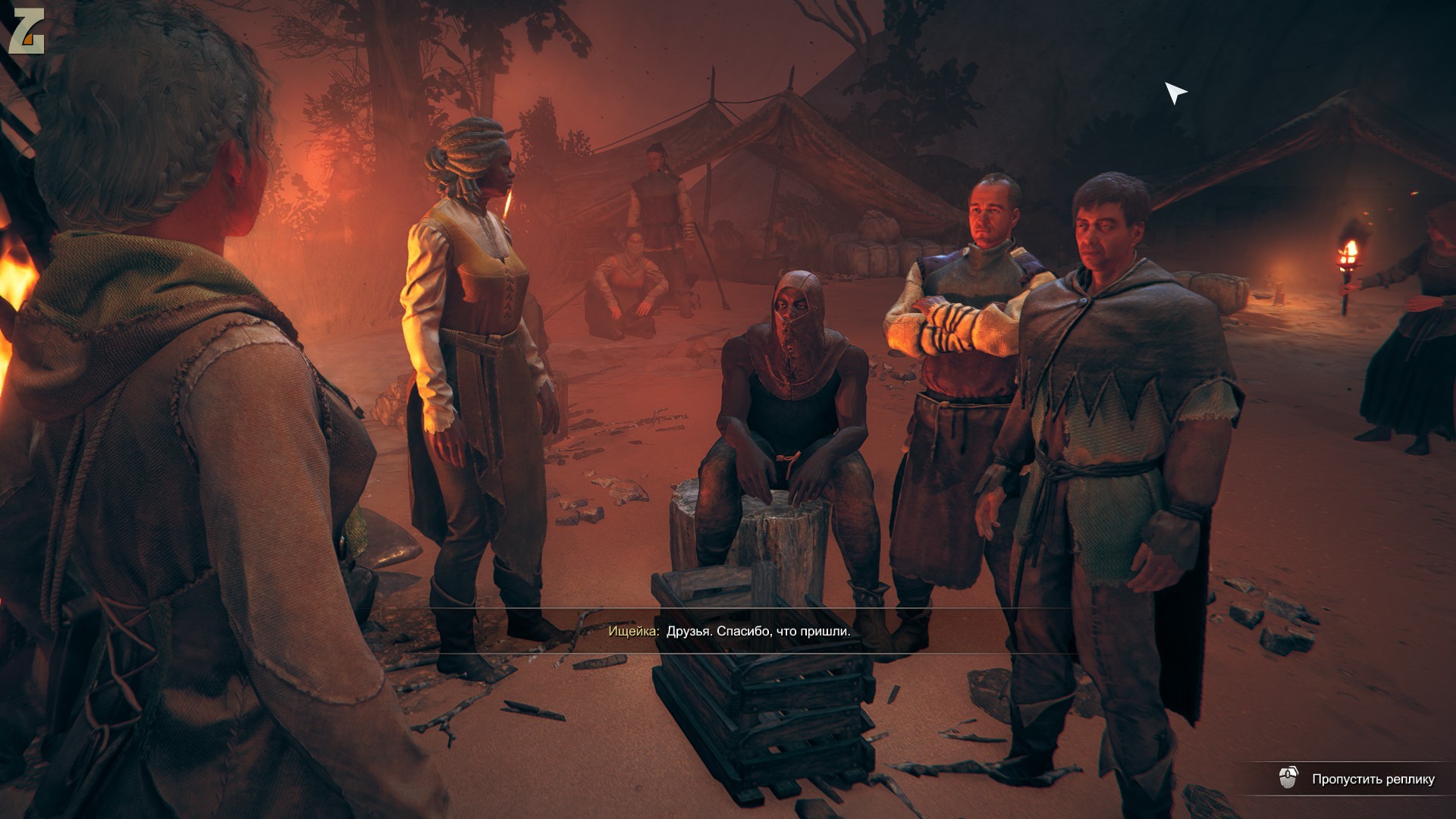This screenshot has height=819, width=1456.
Task: Skip the current dialogue line
Action: click(x=1372, y=779)
